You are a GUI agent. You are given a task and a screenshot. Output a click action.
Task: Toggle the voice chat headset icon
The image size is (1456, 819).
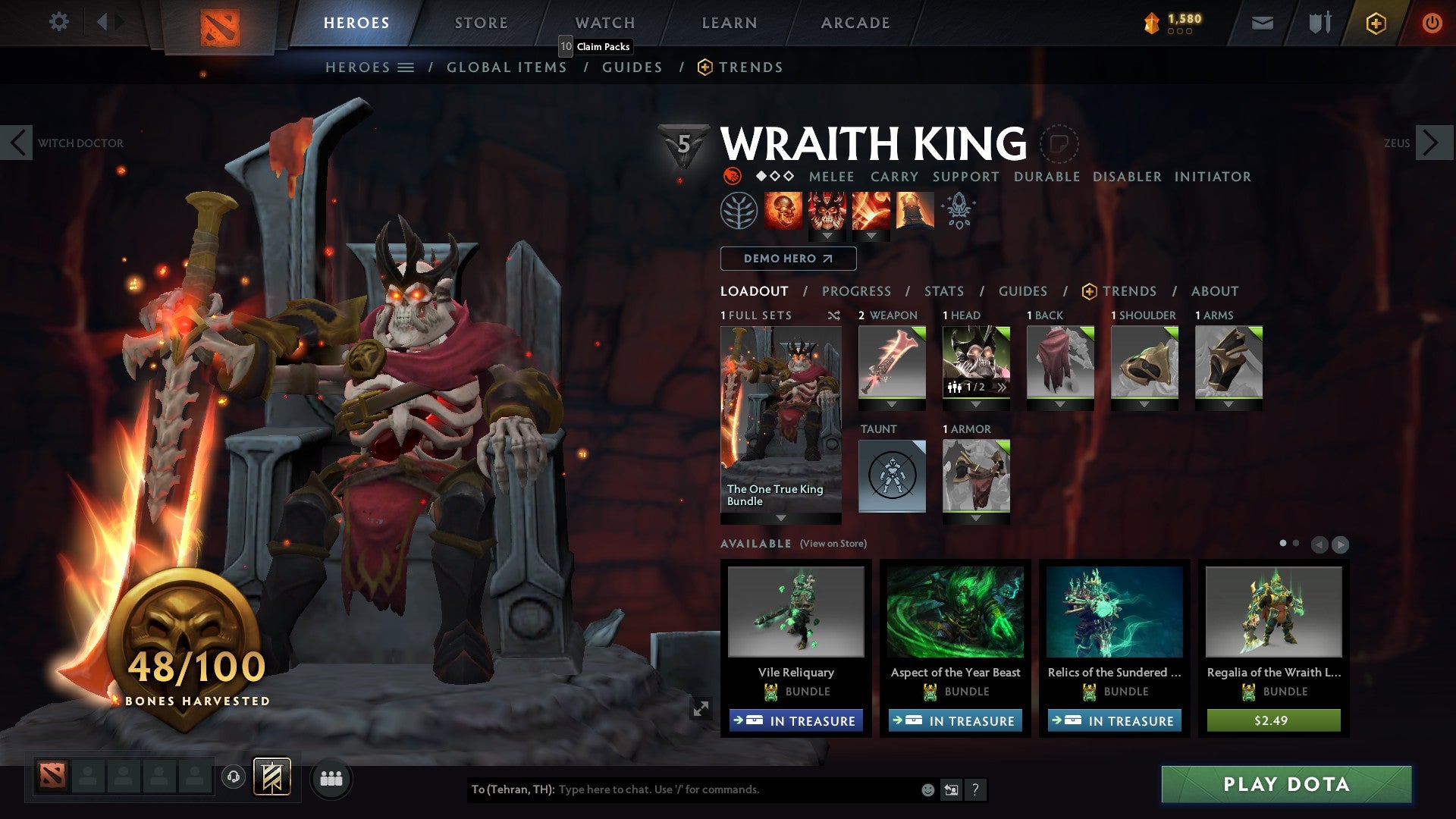tap(234, 778)
